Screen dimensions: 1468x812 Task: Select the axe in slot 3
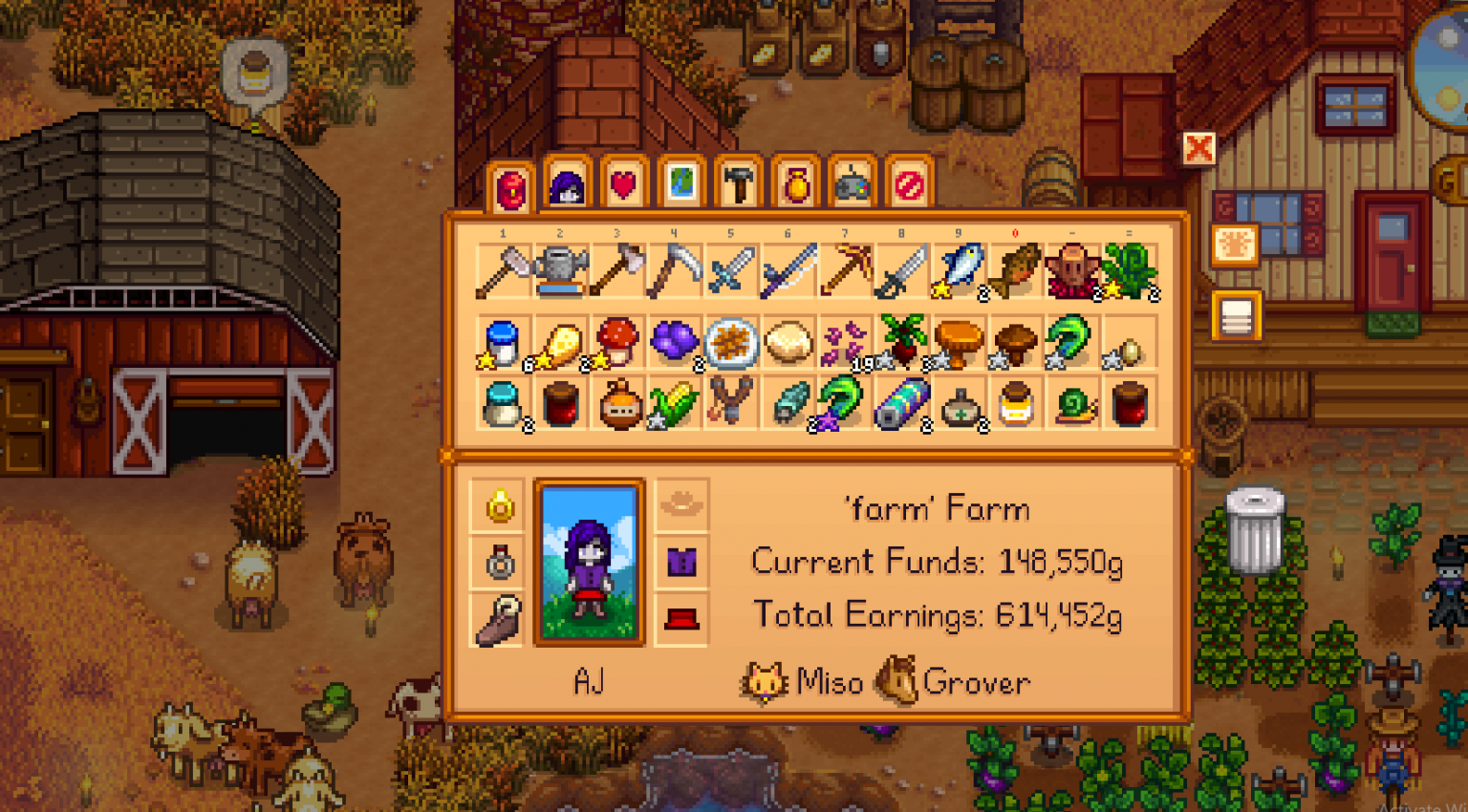coord(617,270)
